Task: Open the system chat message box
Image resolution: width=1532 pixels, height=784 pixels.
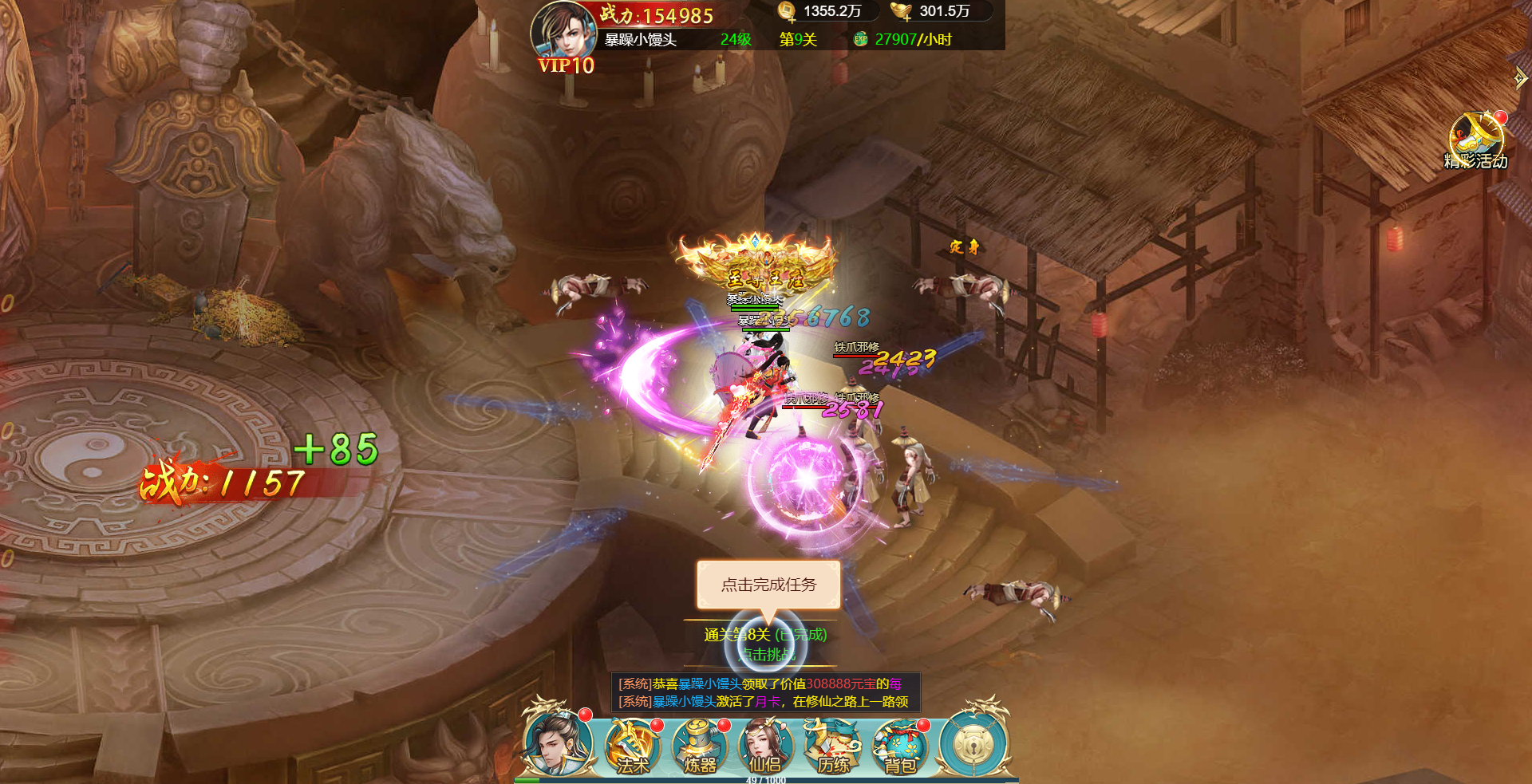Action: [765, 692]
